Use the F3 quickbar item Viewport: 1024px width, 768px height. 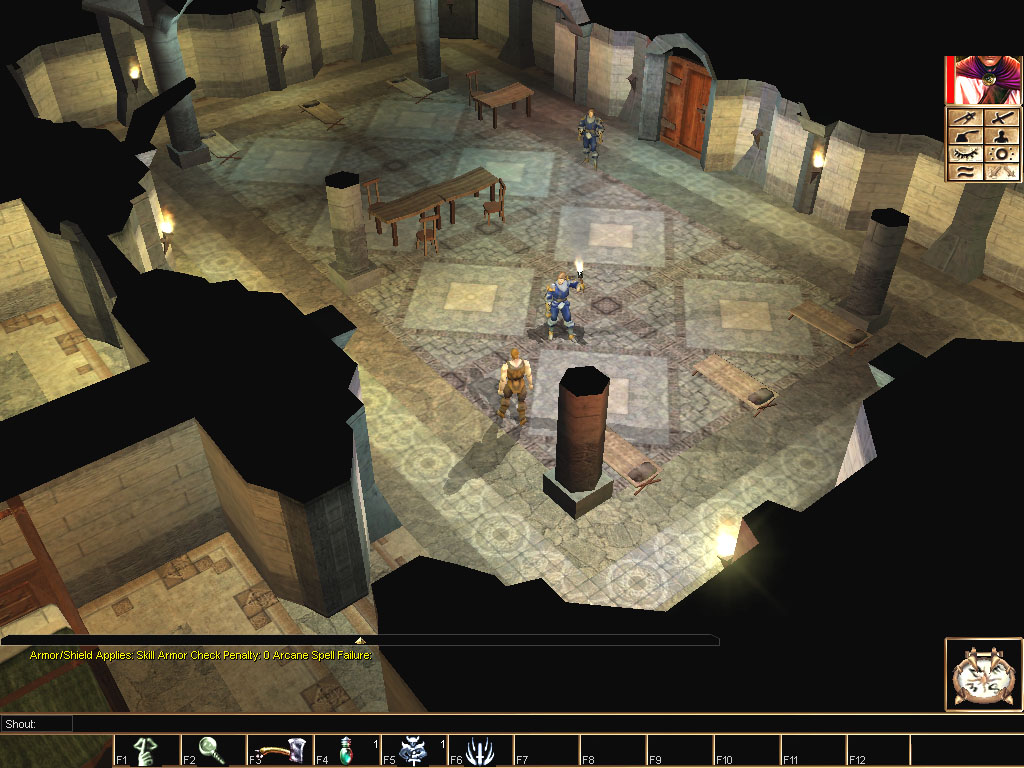tap(279, 751)
